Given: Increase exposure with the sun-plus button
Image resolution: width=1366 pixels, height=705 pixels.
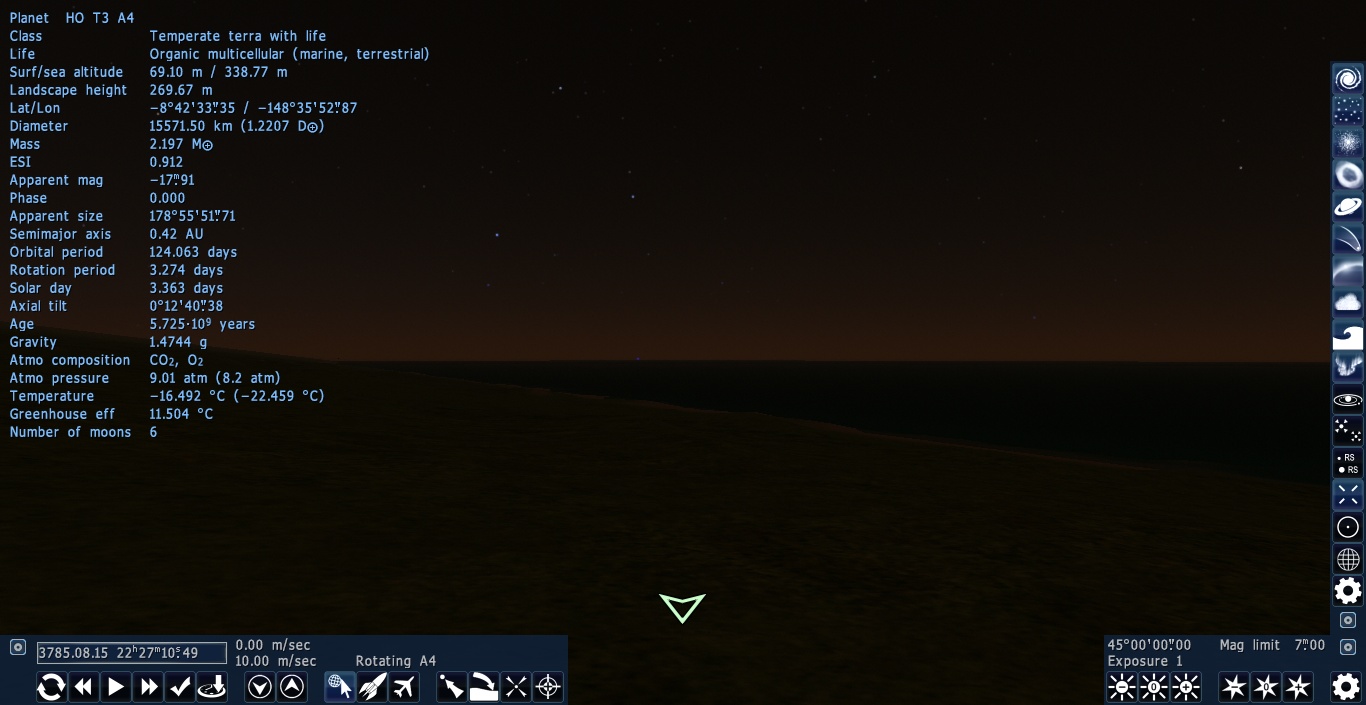Looking at the screenshot, I should tap(1186, 687).
